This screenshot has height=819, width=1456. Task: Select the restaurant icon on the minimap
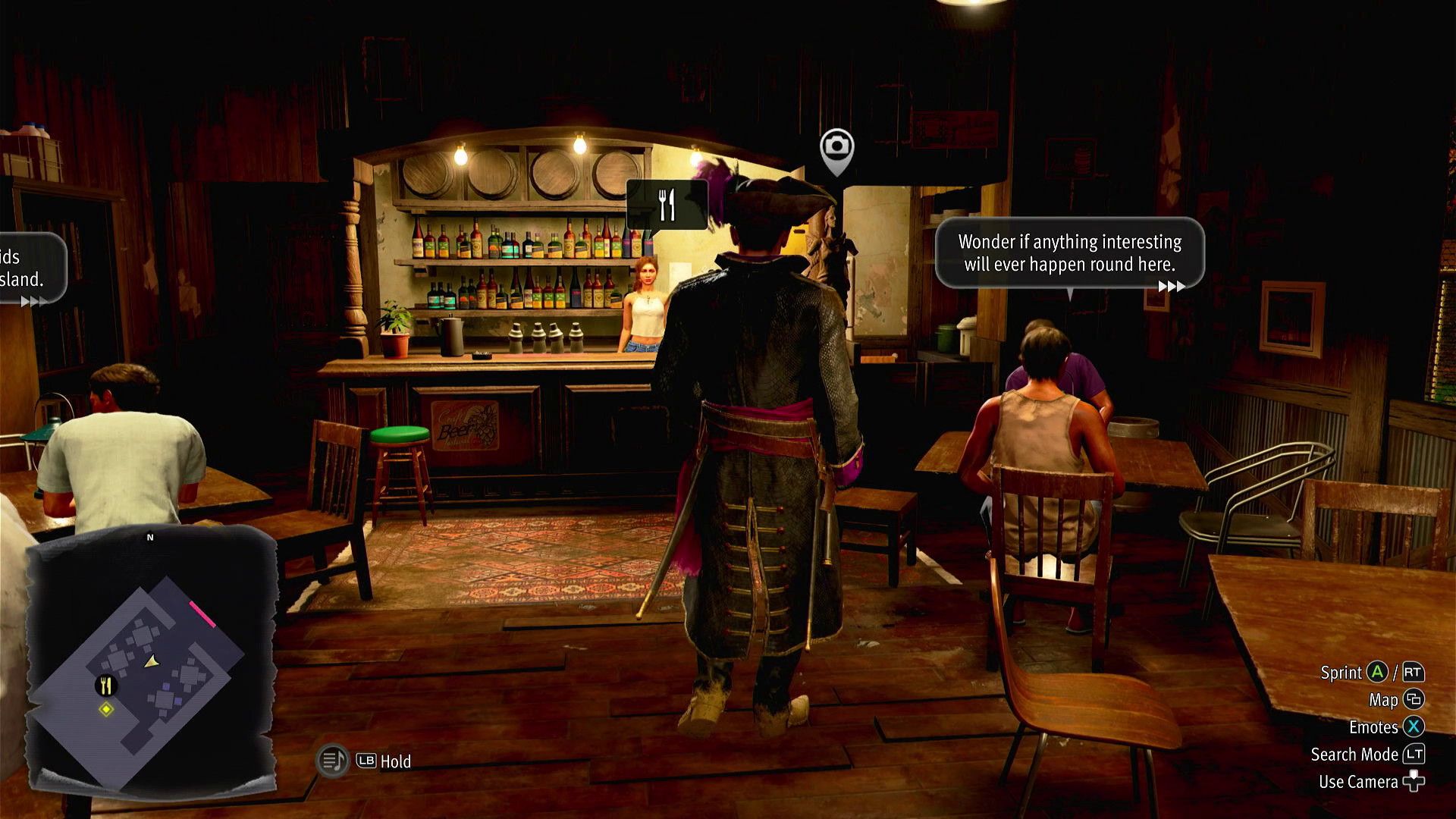tap(106, 686)
